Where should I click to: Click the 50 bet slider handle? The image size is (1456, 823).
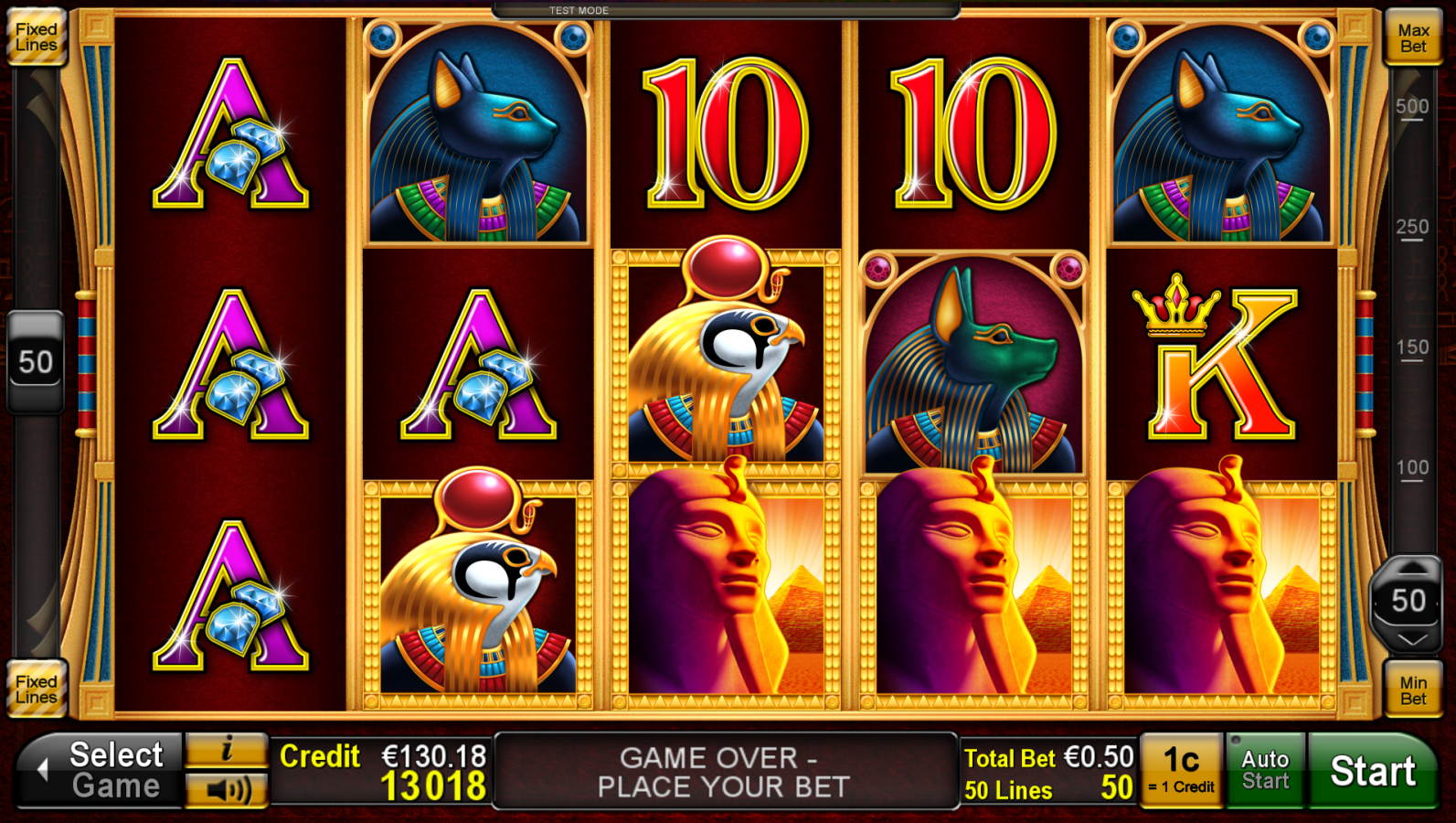click(x=1408, y=602)
